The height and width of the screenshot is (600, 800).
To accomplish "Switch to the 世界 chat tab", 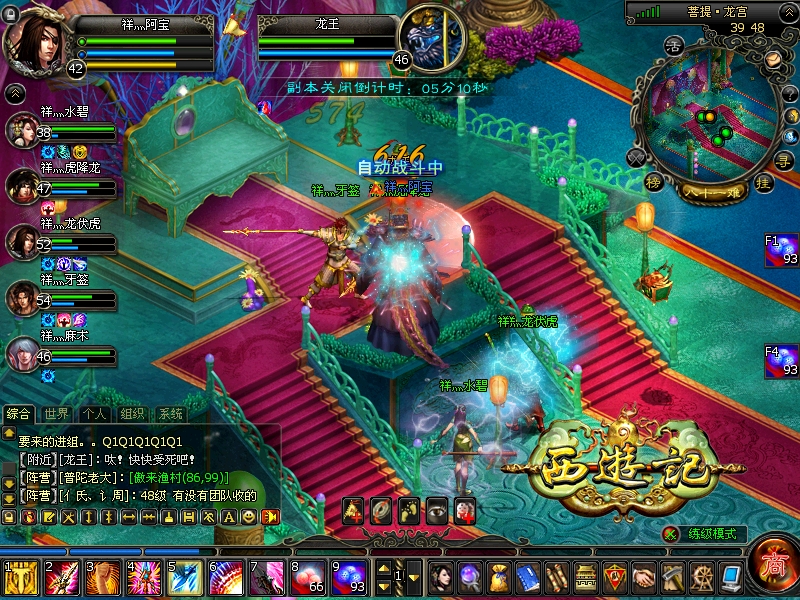I will [57, 414].
